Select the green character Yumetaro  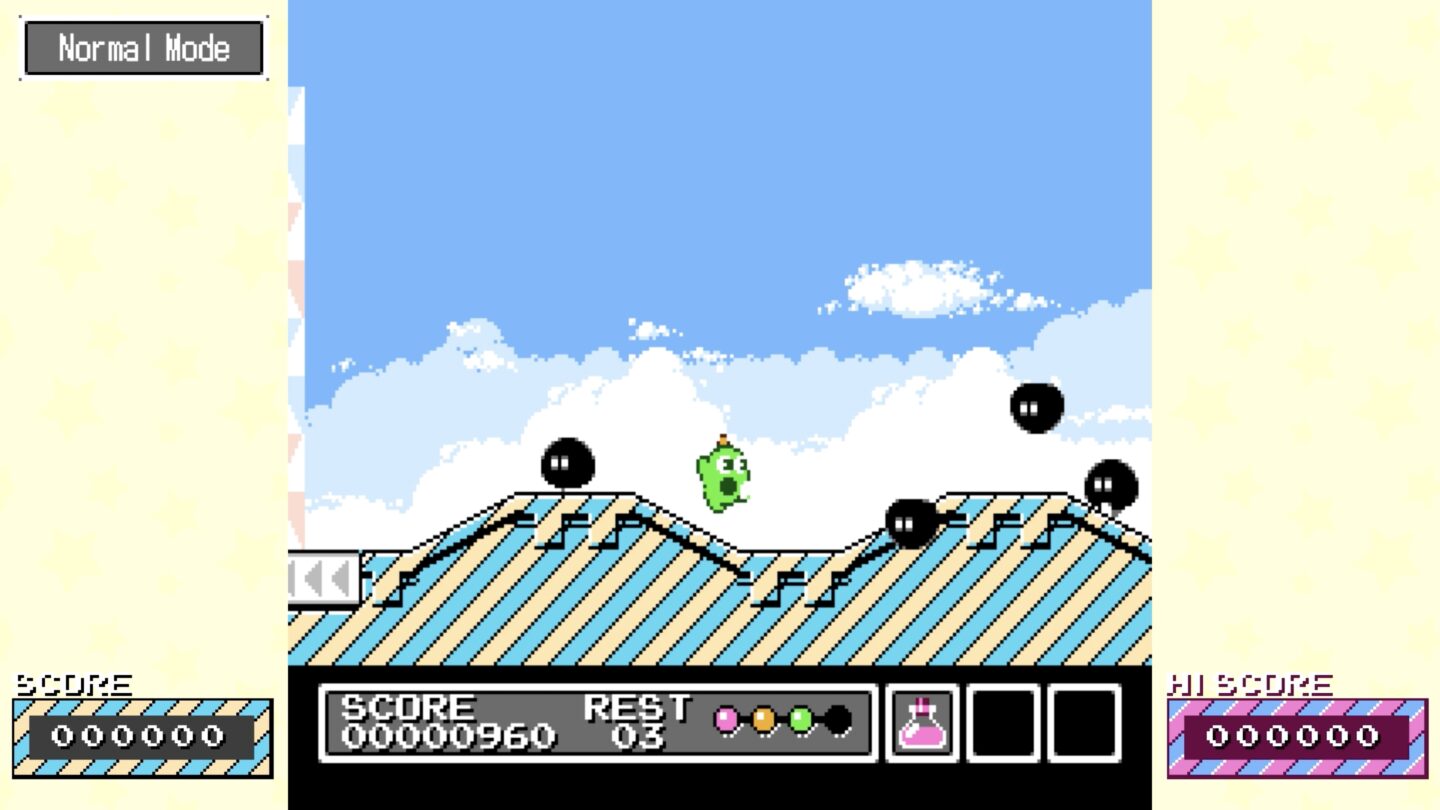coord(720,480)
